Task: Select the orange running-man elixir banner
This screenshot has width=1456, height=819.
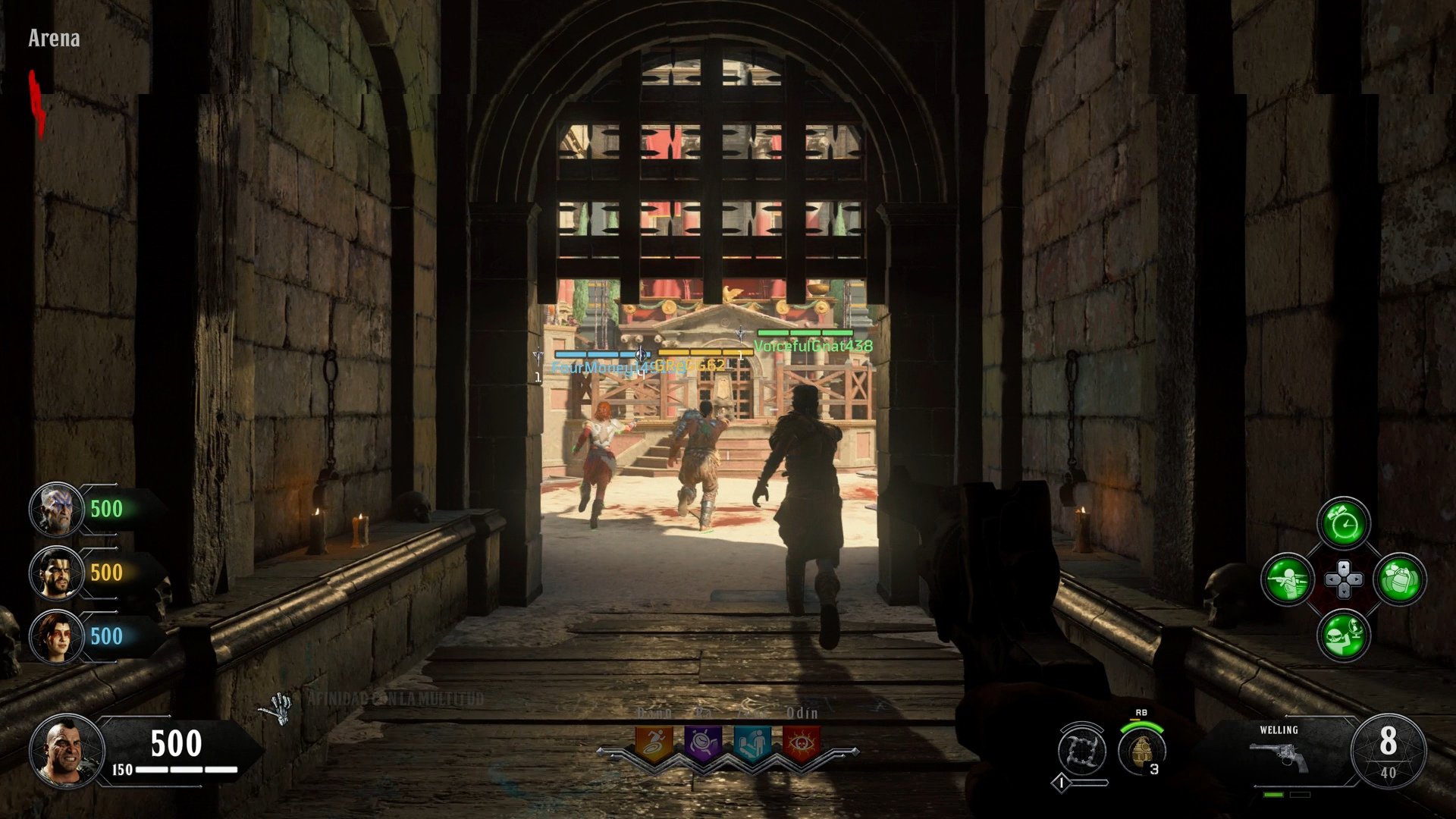Action: [x=654, y=742]
